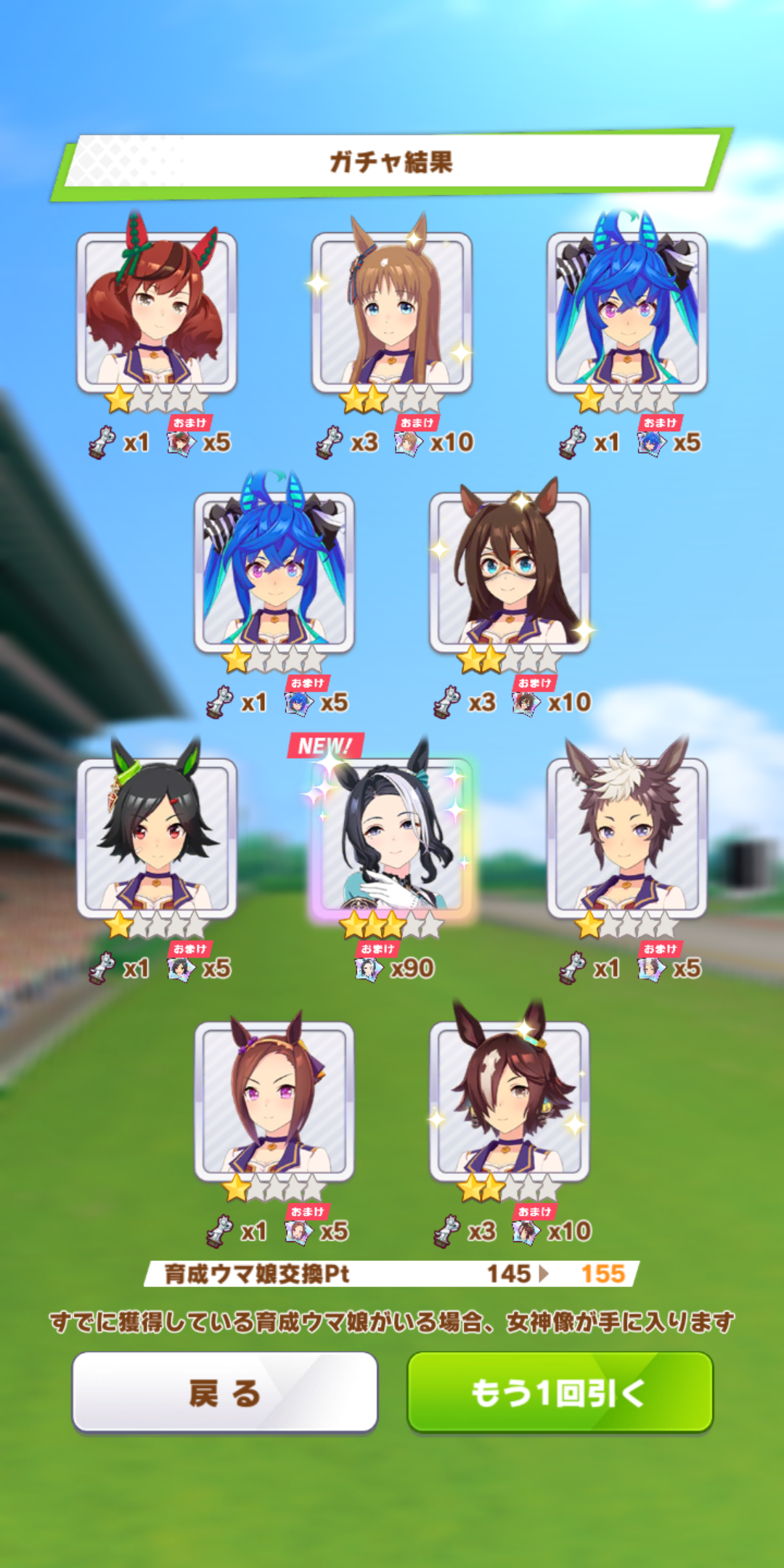Open the two-star Vodka card with hair over one eye
The image size is (784, 1568).
tap(510, 1101)
